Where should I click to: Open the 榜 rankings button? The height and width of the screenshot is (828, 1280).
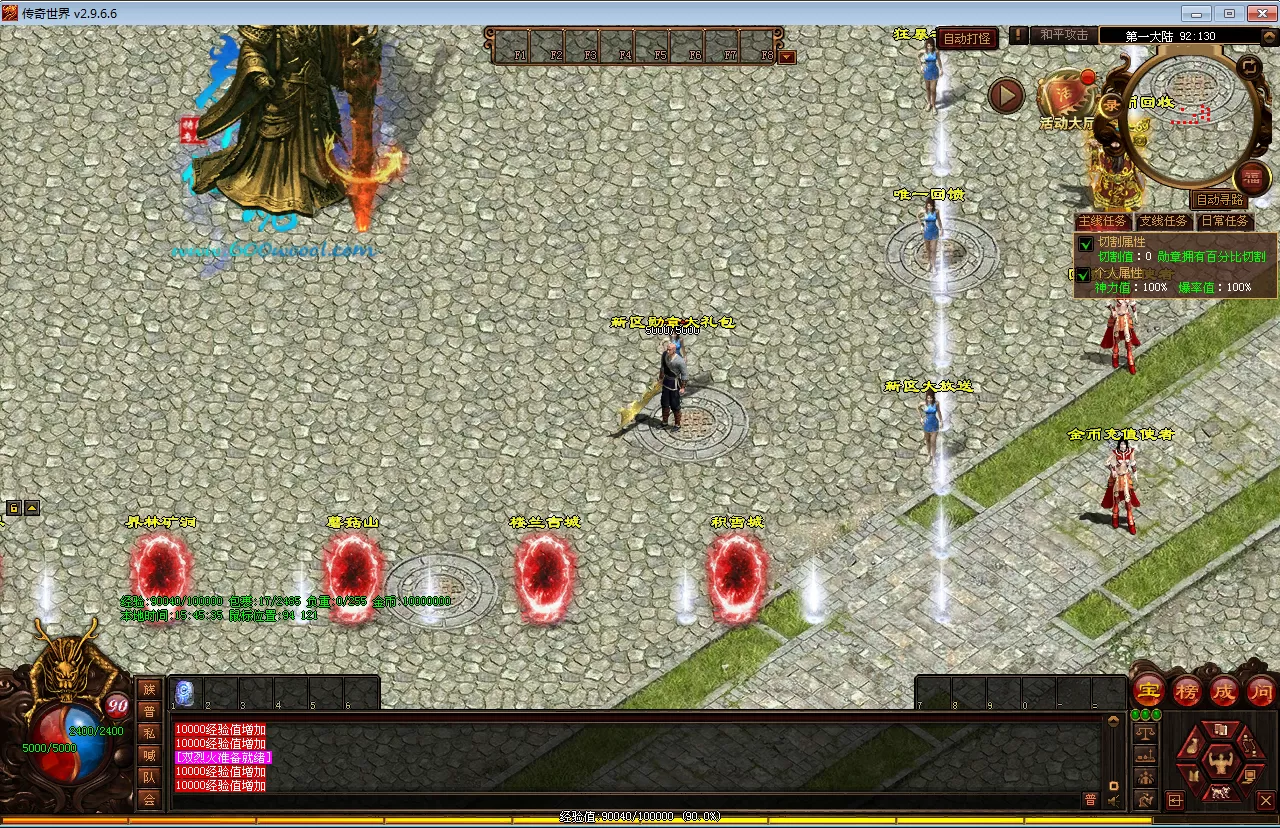pos(1186,691)
